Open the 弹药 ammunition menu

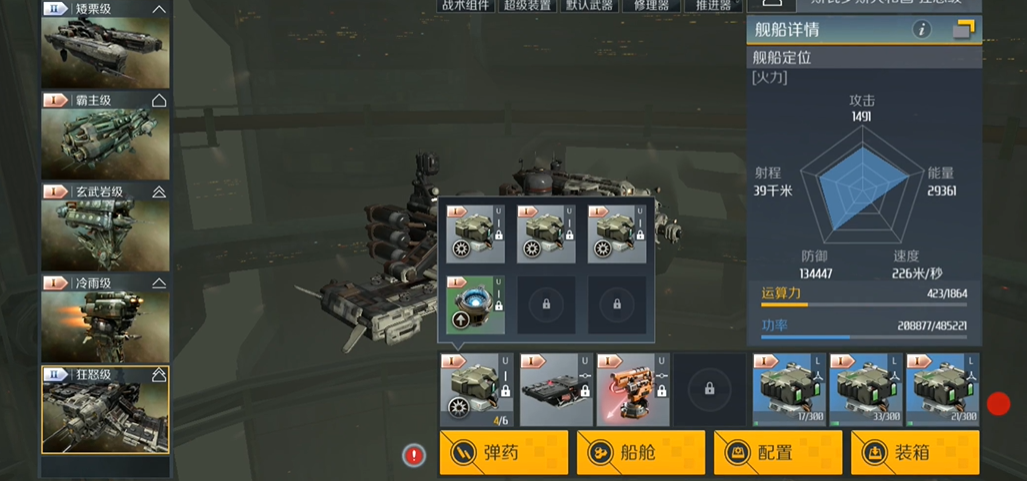click(503, 453)
